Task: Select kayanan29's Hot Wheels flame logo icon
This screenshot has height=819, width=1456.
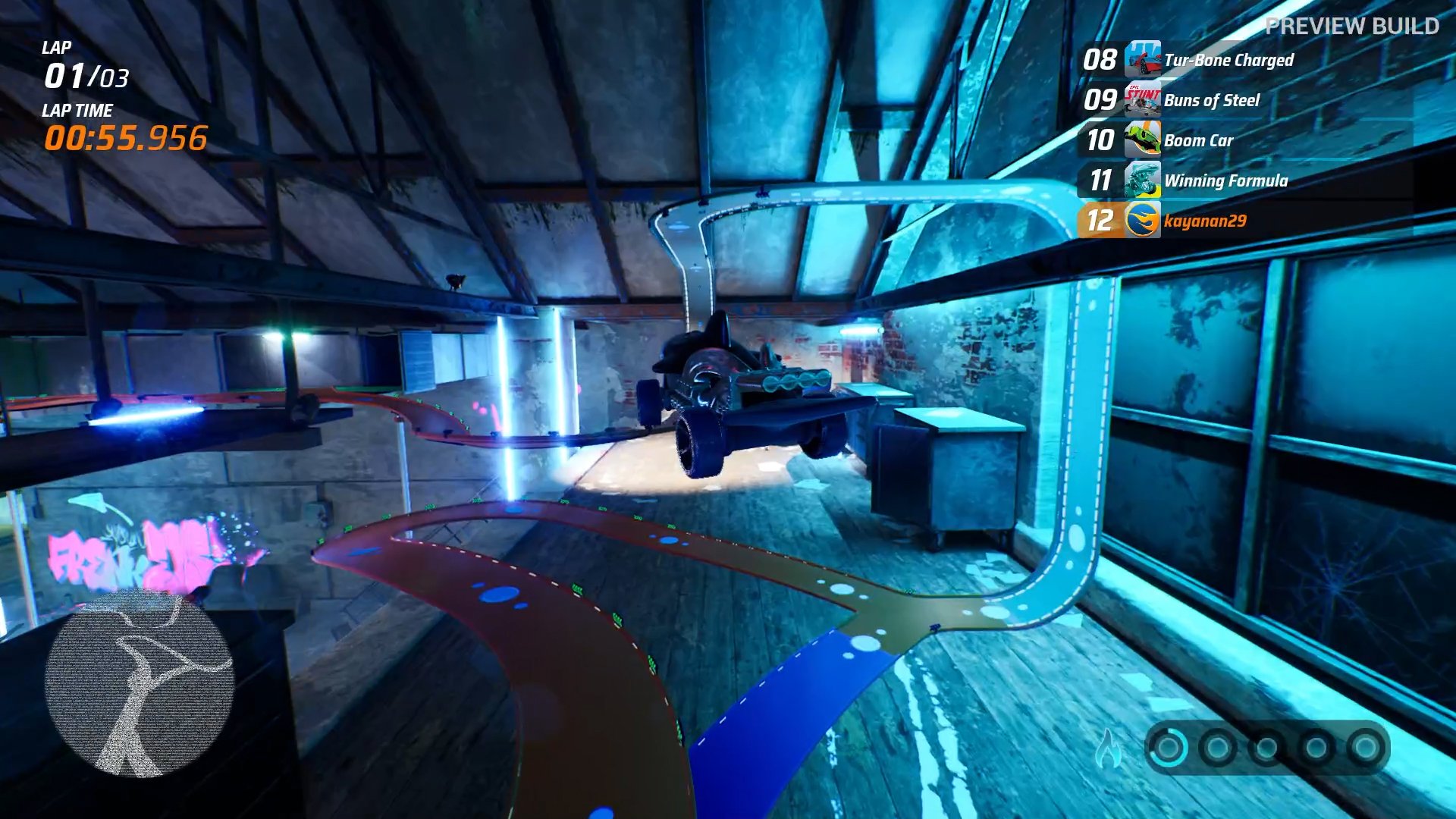Action: coord(1142,221)
